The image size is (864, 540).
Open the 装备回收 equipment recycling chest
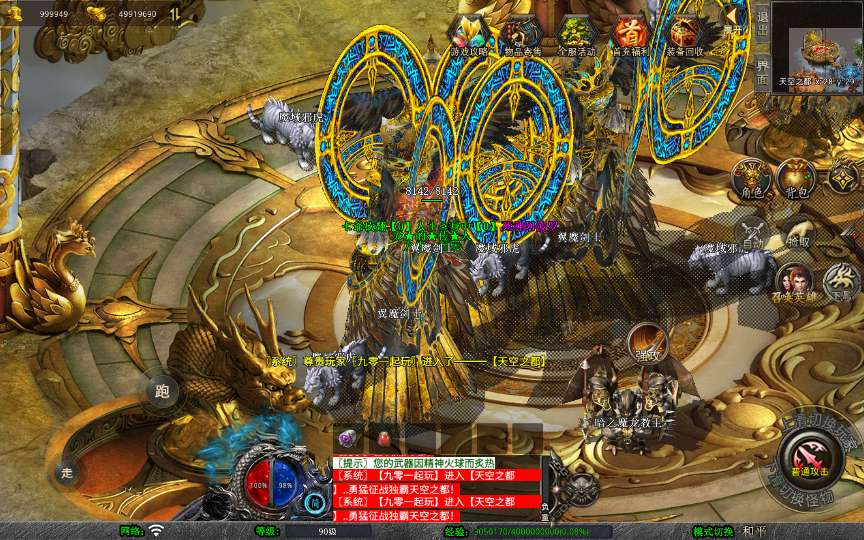click(x=685, y=36)
